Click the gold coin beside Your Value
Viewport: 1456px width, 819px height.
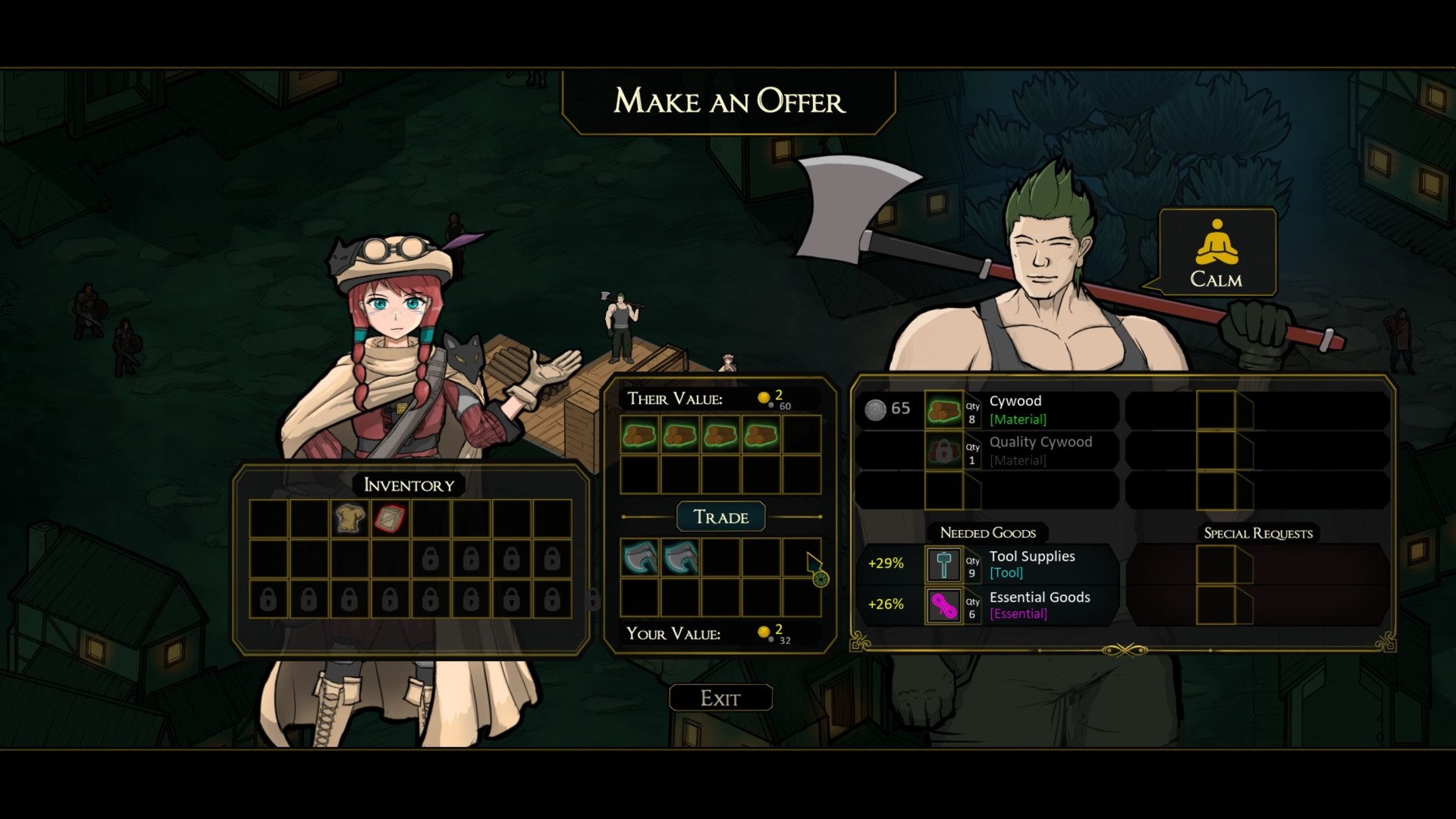coord(764,631)
